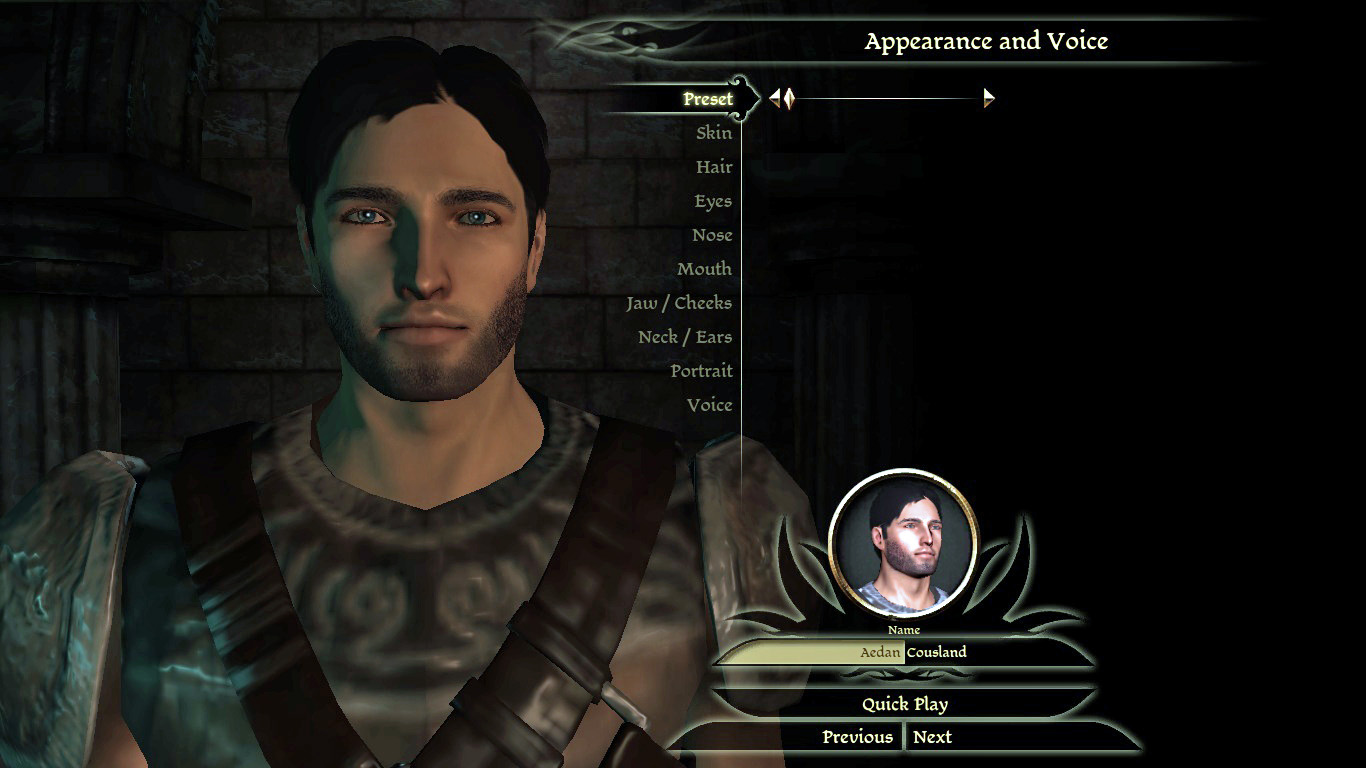Open the Eyes customization
The height and width of the screenshot is (768, 1366).
(713, 201)
